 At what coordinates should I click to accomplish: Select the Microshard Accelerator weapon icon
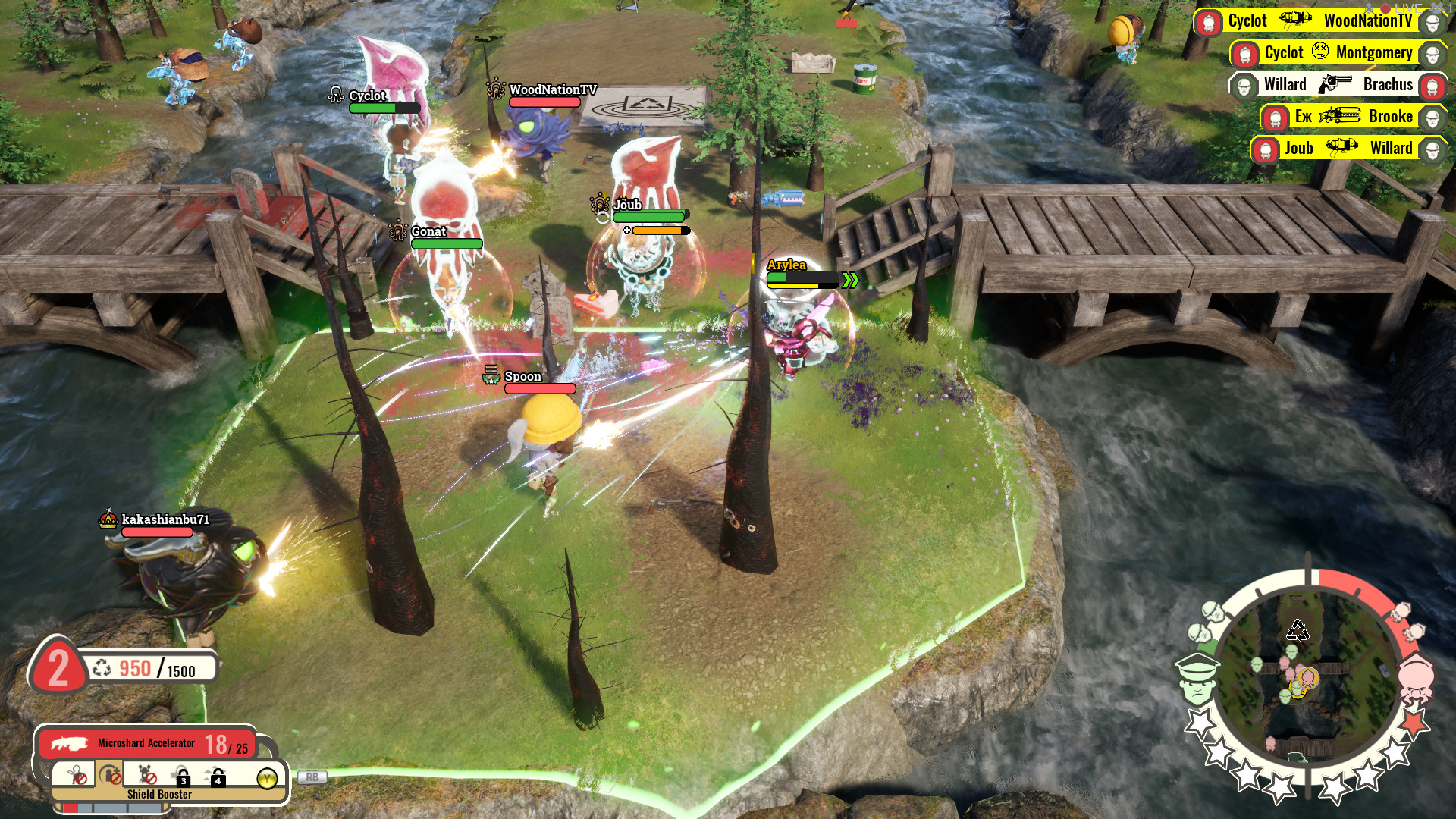tap(69, 745)
